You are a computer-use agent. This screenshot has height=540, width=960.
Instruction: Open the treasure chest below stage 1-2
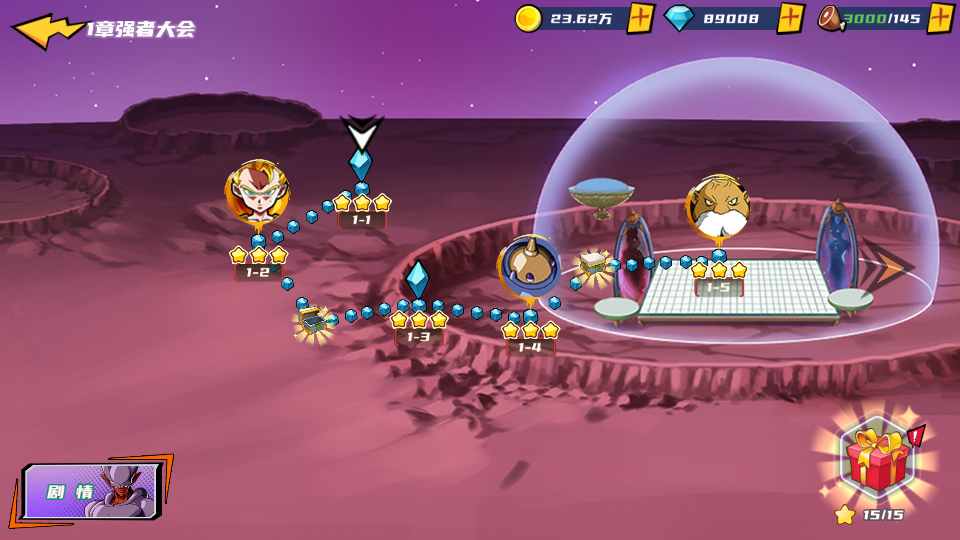click(x=314, y=320)
